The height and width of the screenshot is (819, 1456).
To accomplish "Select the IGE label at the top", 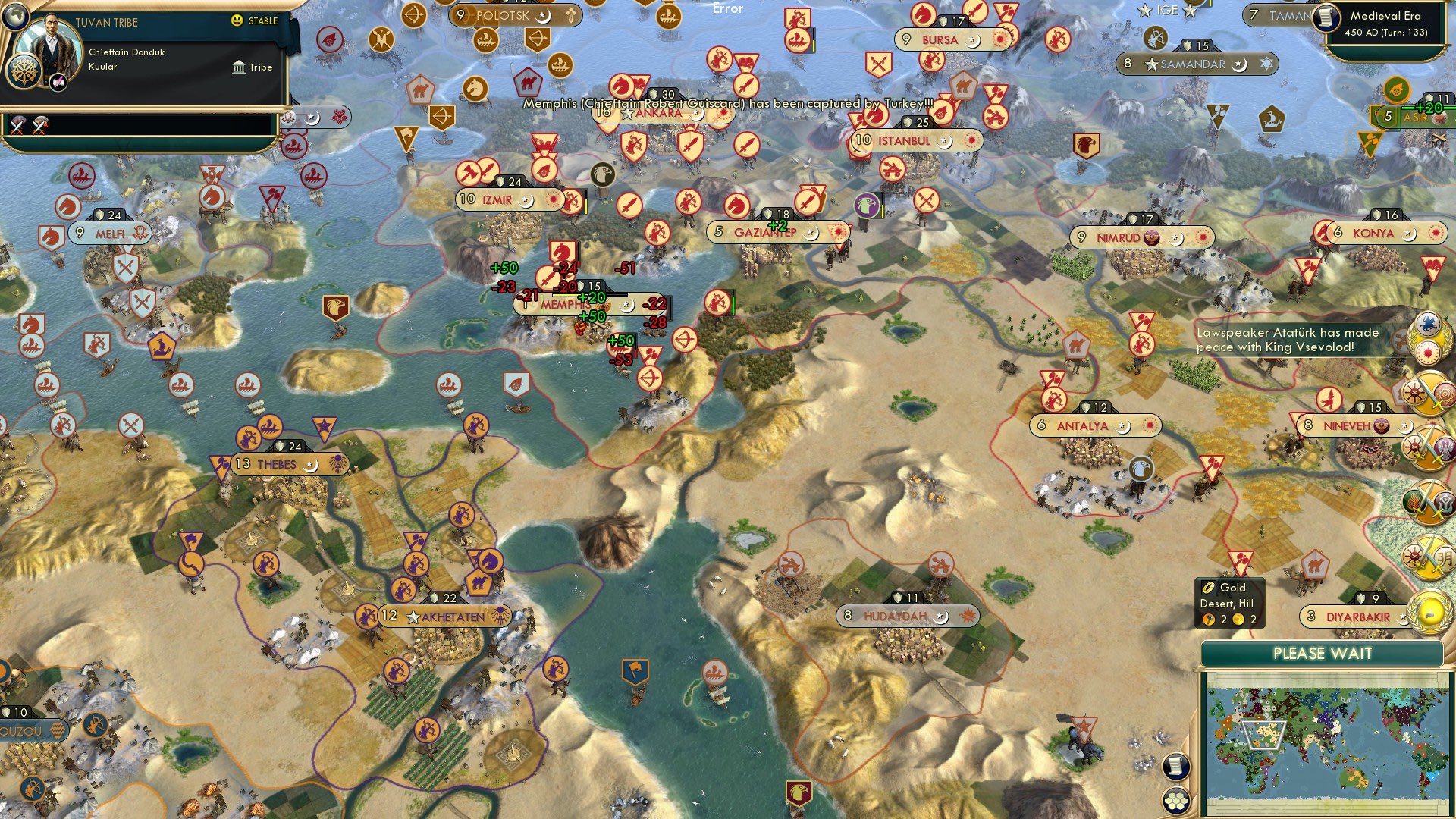I will (1167, 10).
